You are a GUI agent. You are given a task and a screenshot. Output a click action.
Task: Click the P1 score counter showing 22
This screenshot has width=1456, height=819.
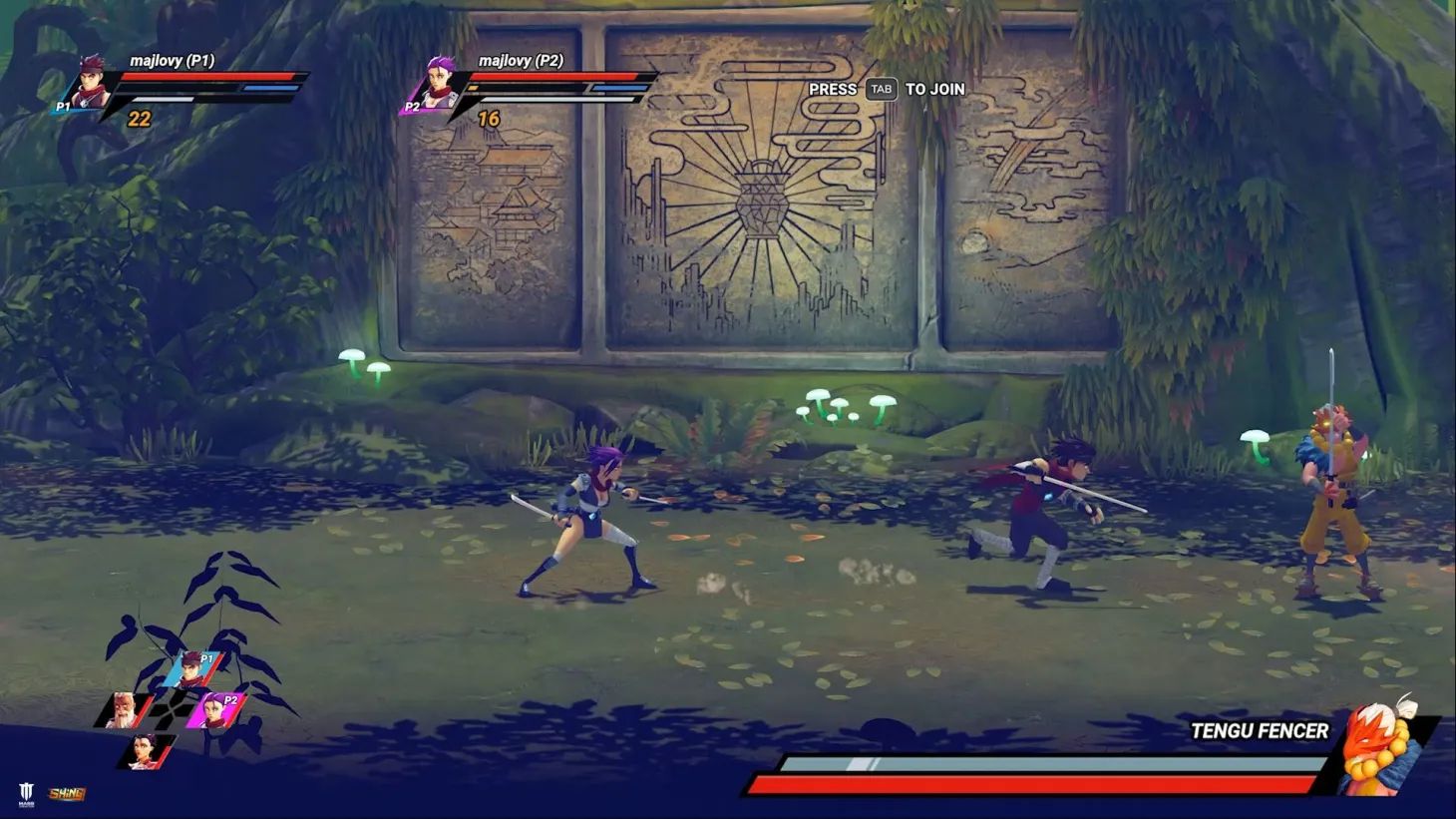[140, 121]
